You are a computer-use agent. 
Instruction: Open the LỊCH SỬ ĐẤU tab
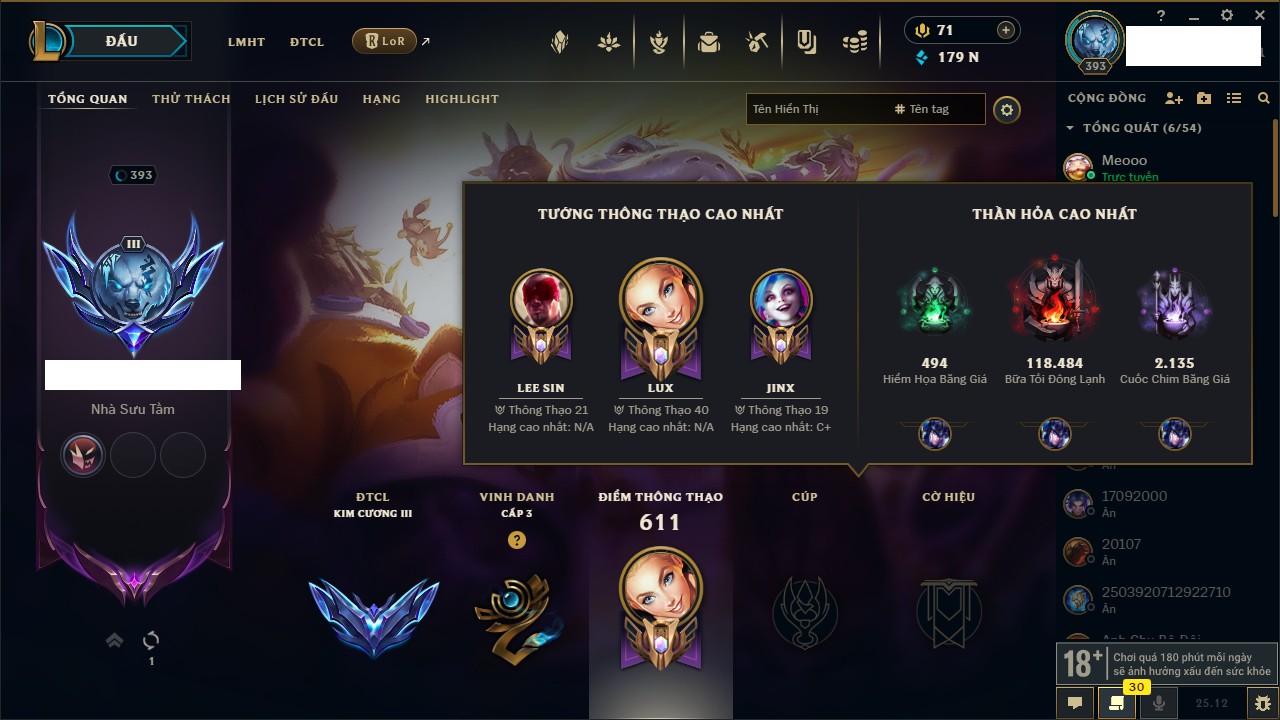pos(296,99)
